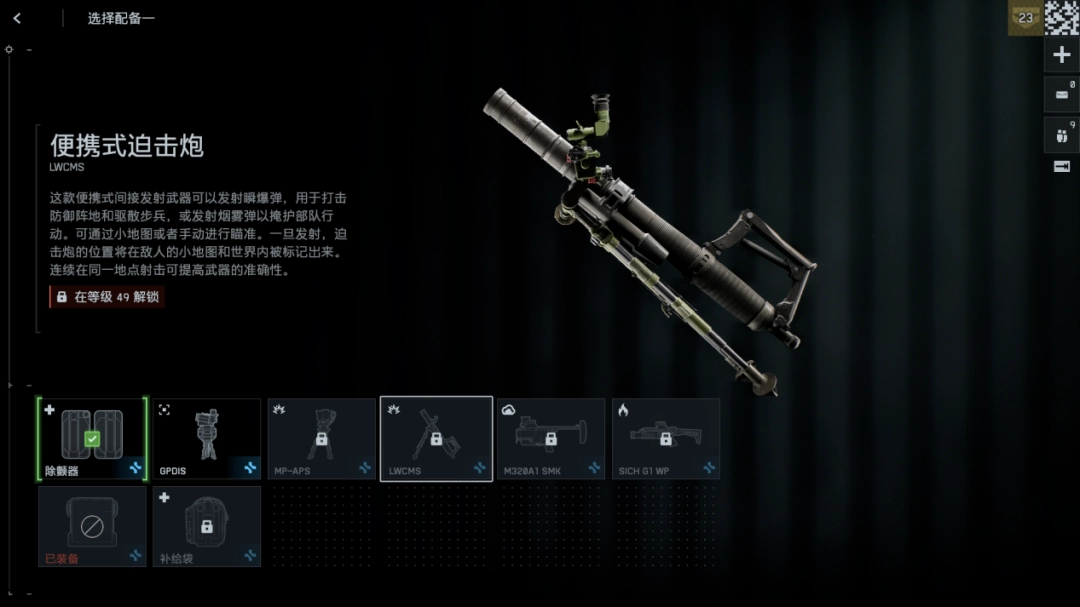Open the mail inbox icon
The width and height of the screenshot is (1080, 607).
(x=1062, y=95)
